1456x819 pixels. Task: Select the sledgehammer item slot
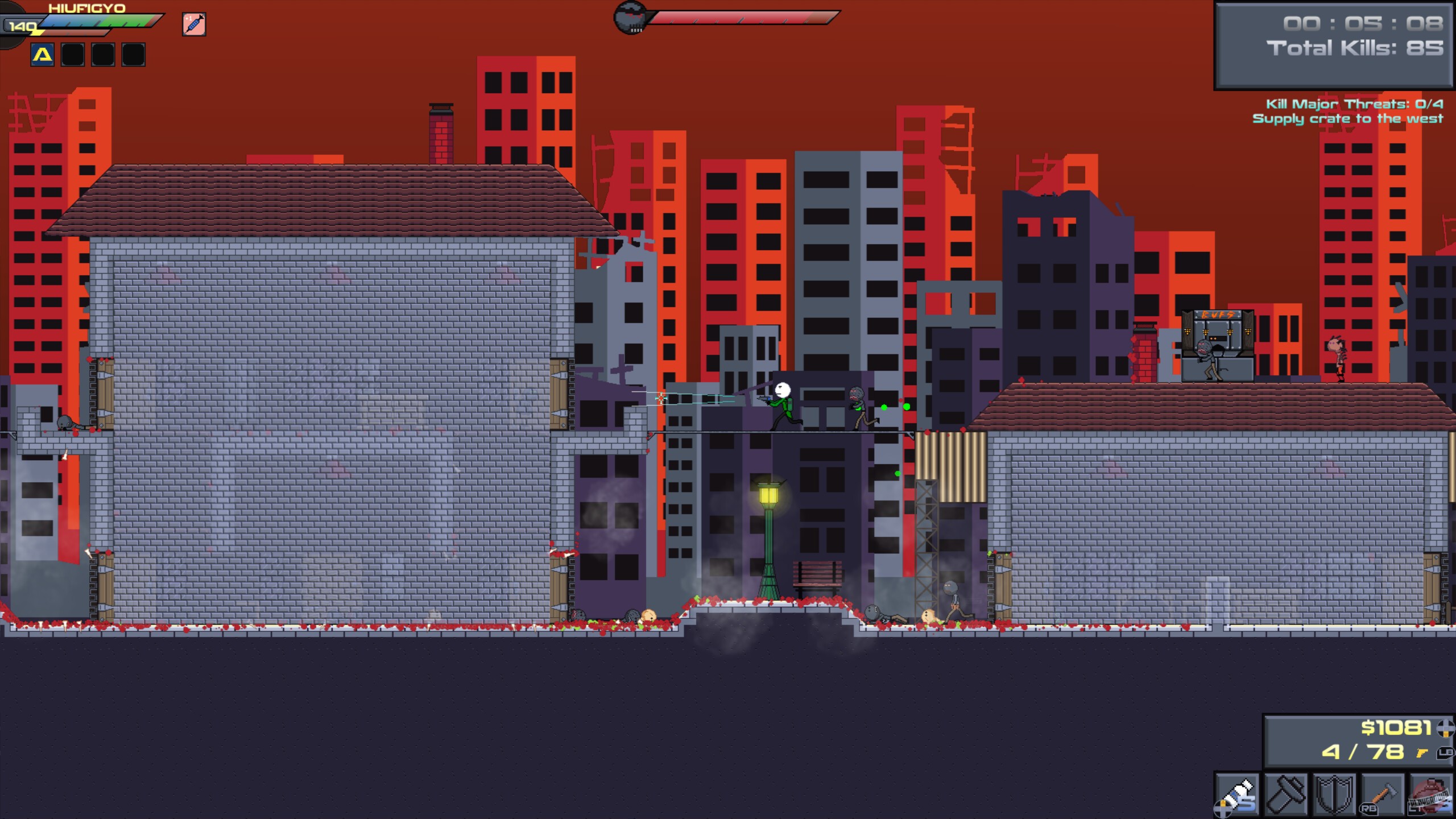tap(1286, 794)
